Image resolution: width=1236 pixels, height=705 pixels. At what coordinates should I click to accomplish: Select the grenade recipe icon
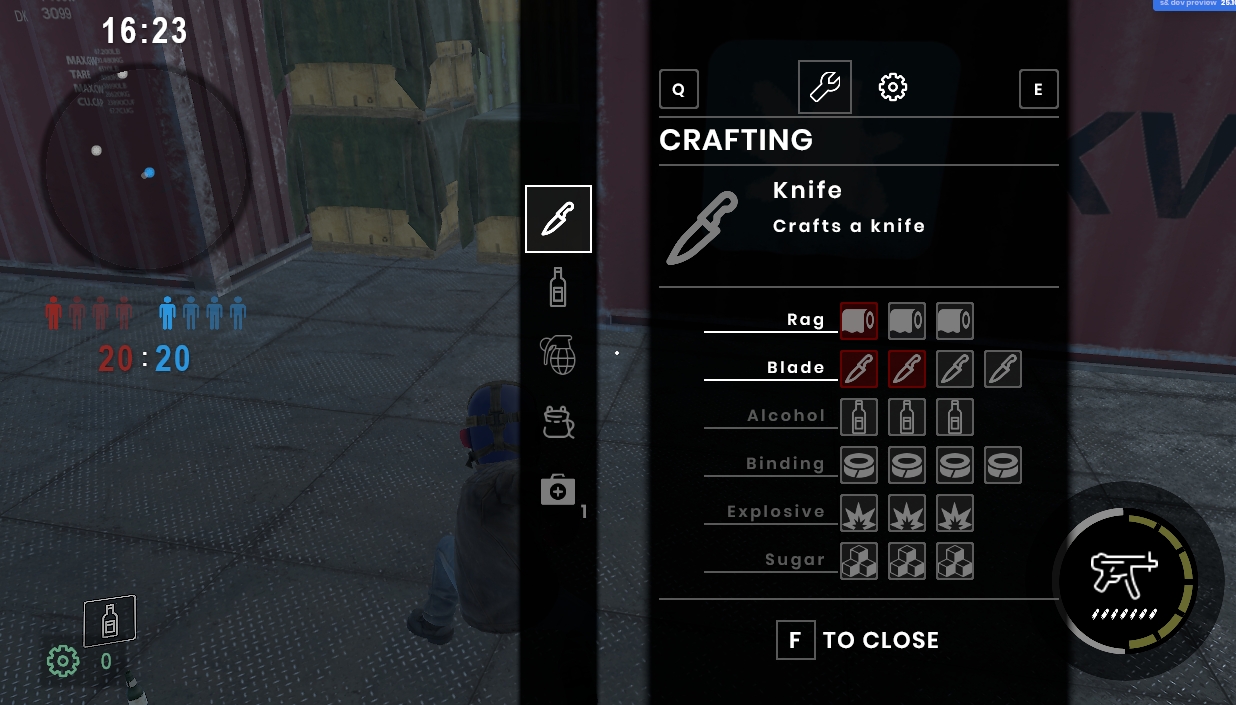[558, 354]
